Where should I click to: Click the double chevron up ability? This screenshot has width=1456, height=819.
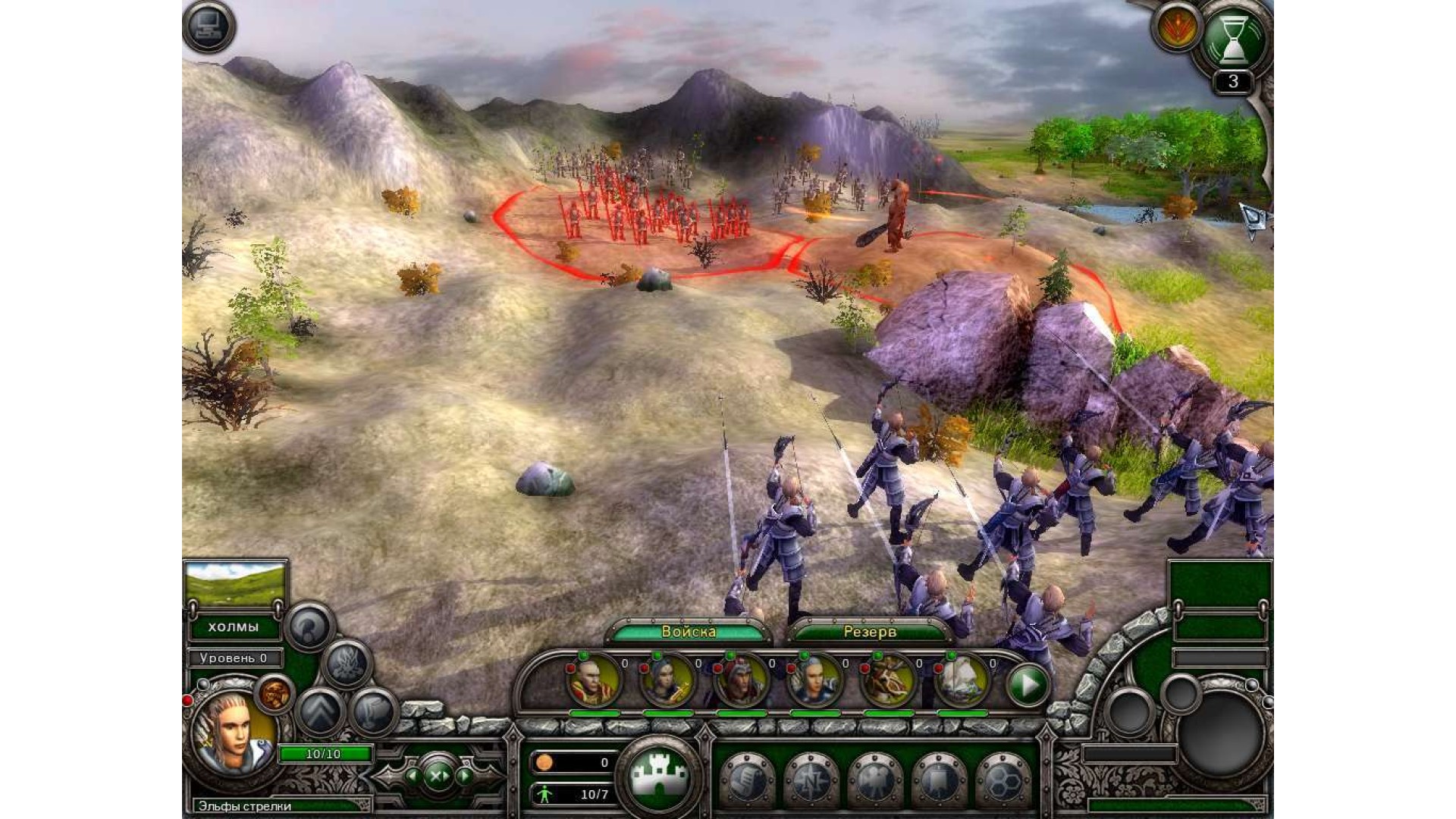click(x=320, y=713)
